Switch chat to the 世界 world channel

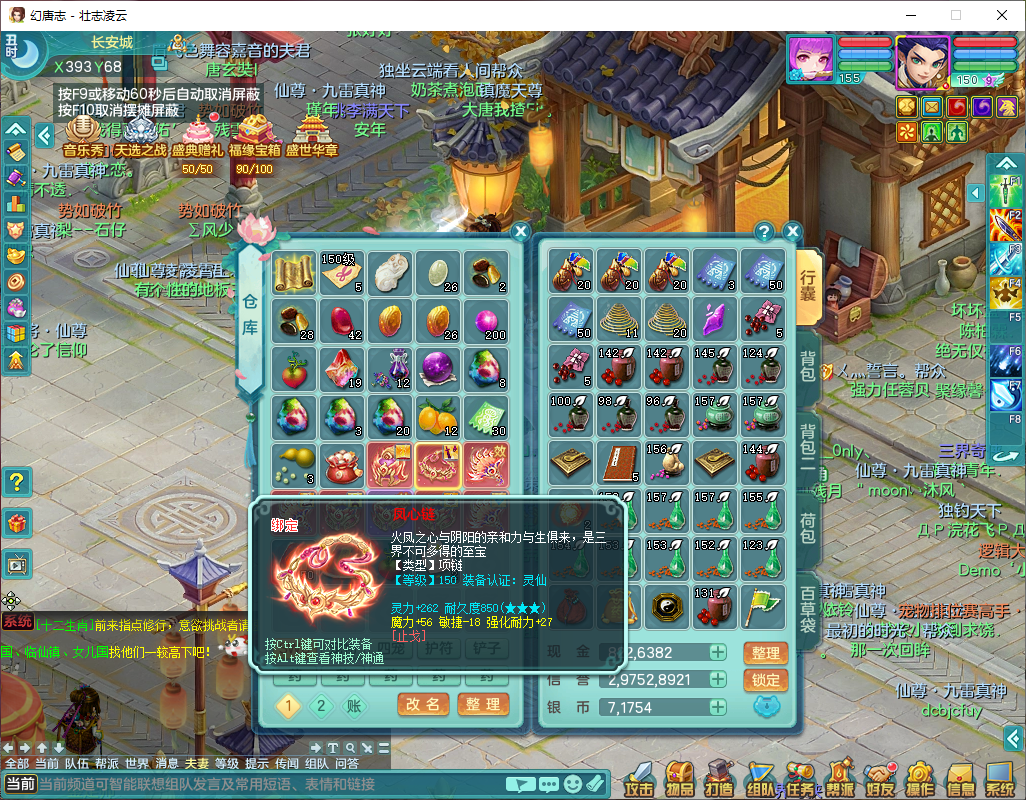(137, 763)
